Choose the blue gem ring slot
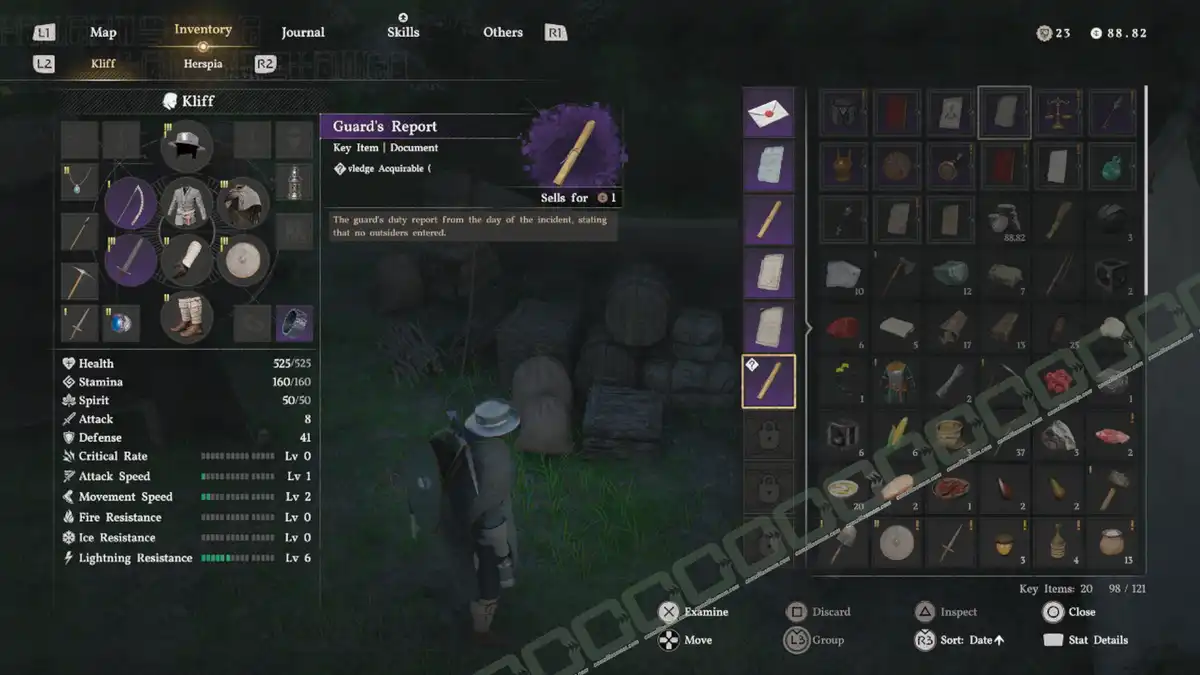 [122, 323]
